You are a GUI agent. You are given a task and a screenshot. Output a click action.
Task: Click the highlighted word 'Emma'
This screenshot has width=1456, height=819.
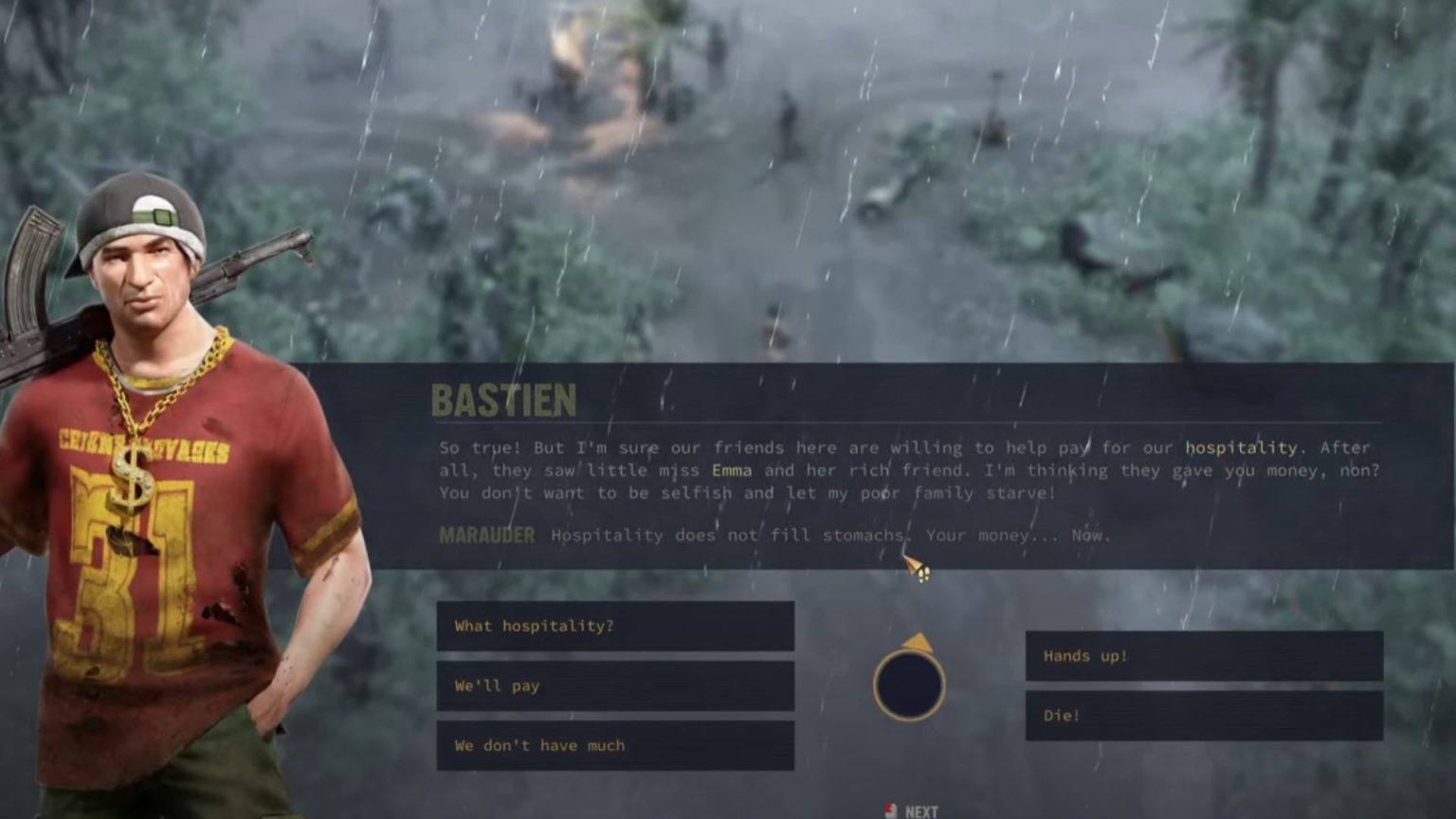[731, 470]
